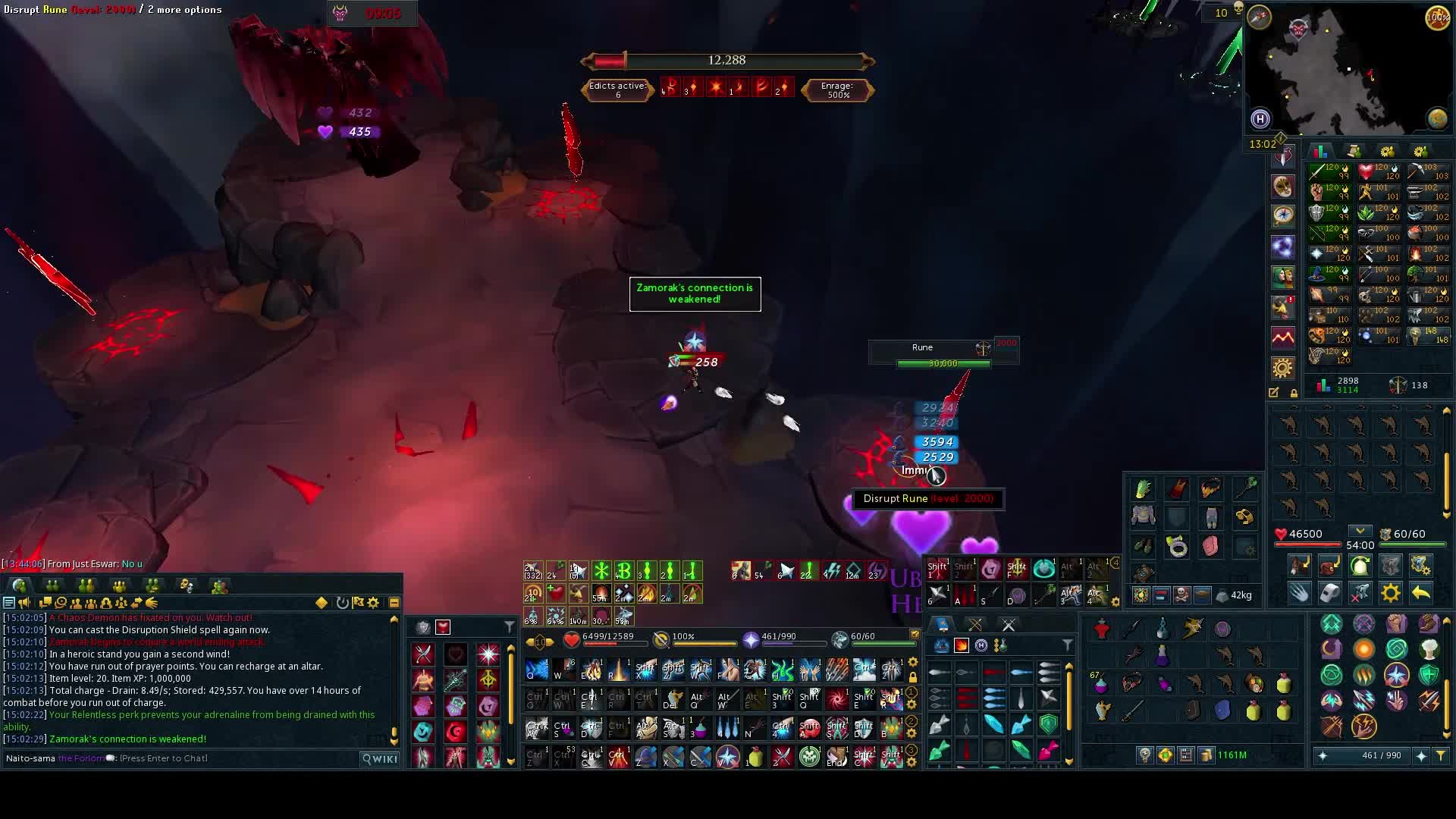Click the Wiki search button
This screenshot has height=819, width=1456.
[380, 758]
